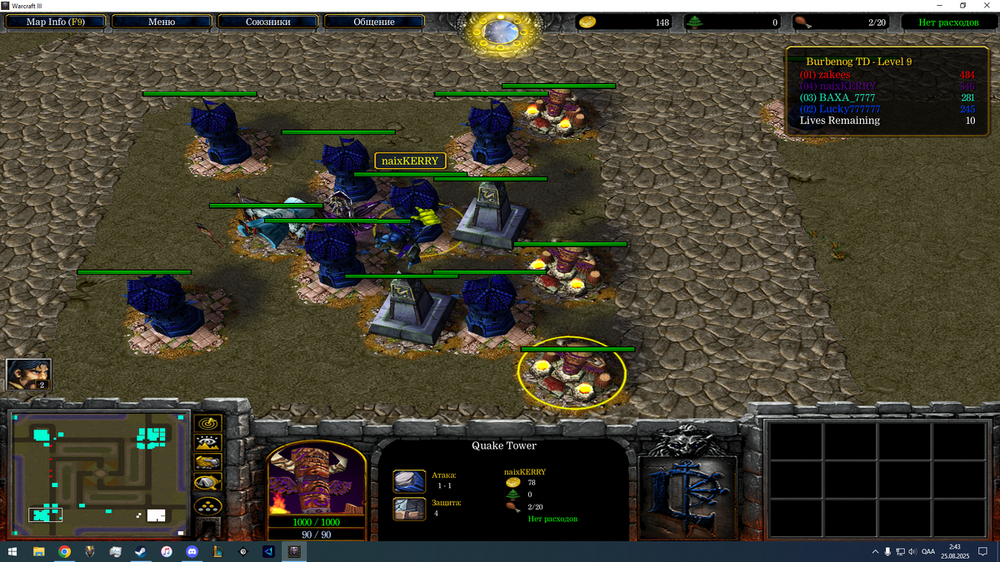Toggle the minimap ally color mode
The image size is (1000, 562).
click(208, 462)
